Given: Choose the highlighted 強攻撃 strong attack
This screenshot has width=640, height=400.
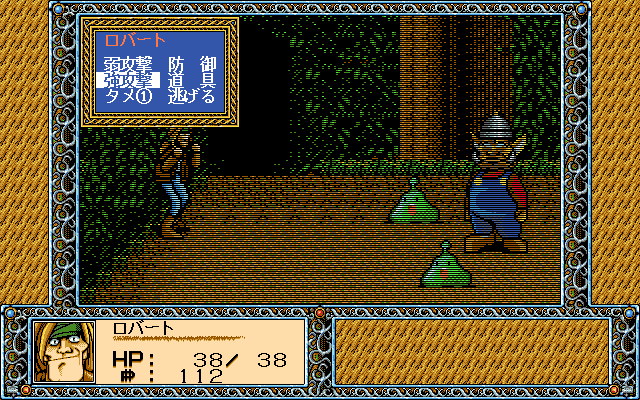Looking at the screenshot, I should (128, 81).
